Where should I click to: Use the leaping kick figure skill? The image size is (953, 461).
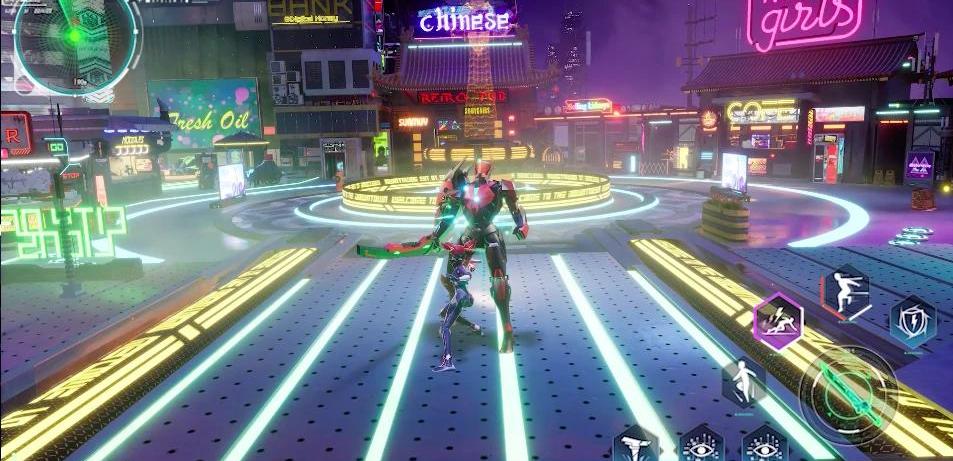(845, 294)
